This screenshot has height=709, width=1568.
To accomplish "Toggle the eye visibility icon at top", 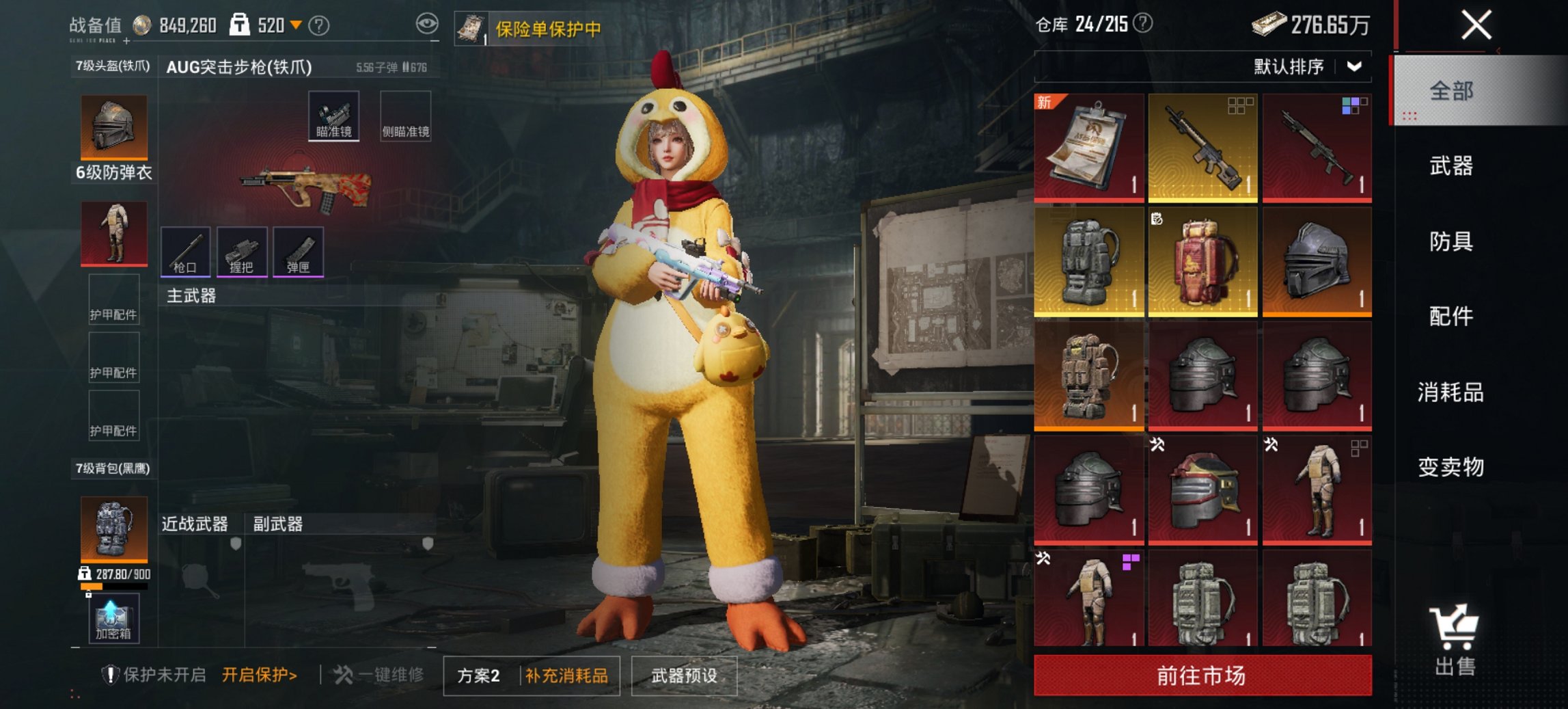I will 428,23.
